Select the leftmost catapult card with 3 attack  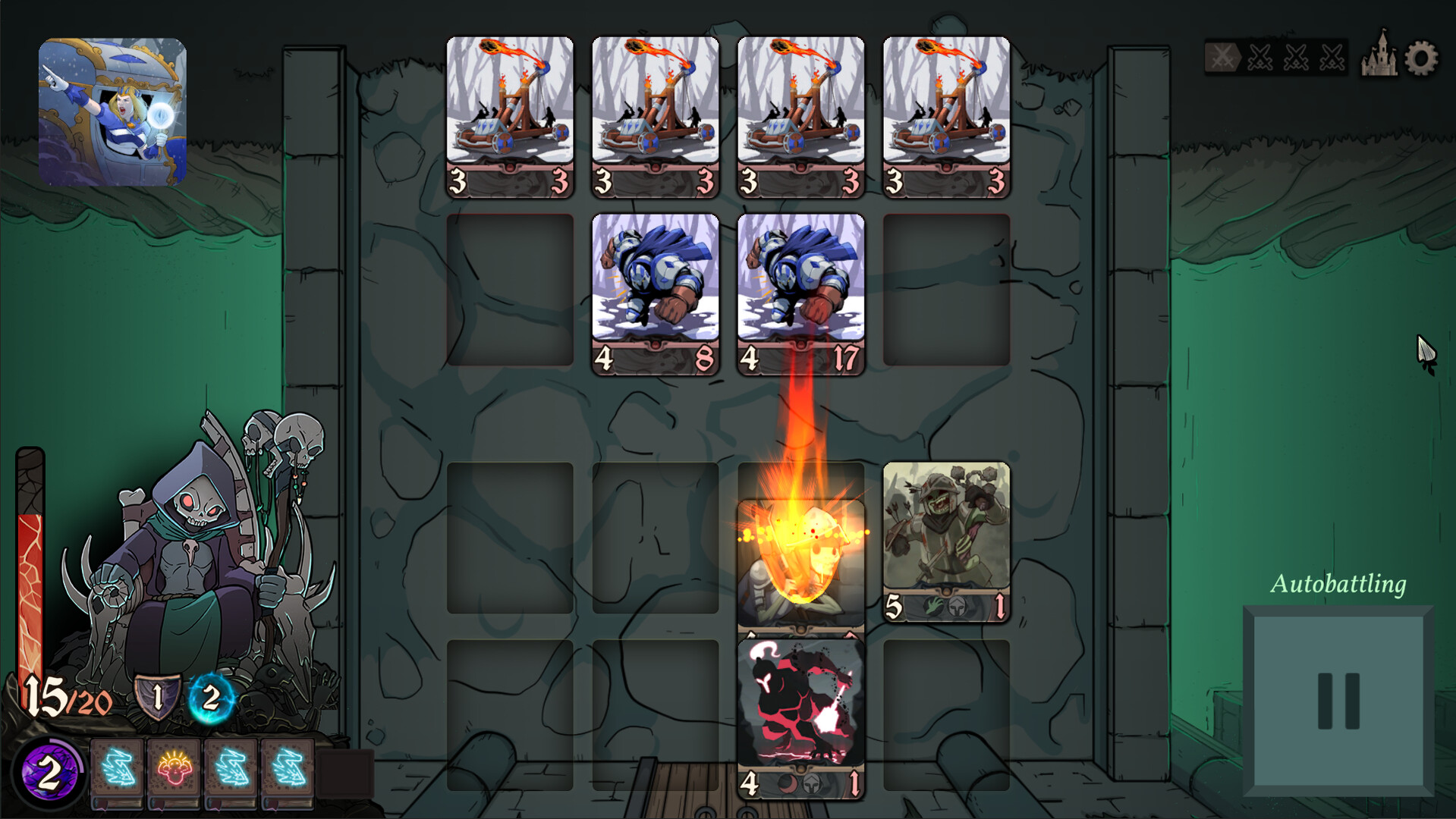point(509,114)
